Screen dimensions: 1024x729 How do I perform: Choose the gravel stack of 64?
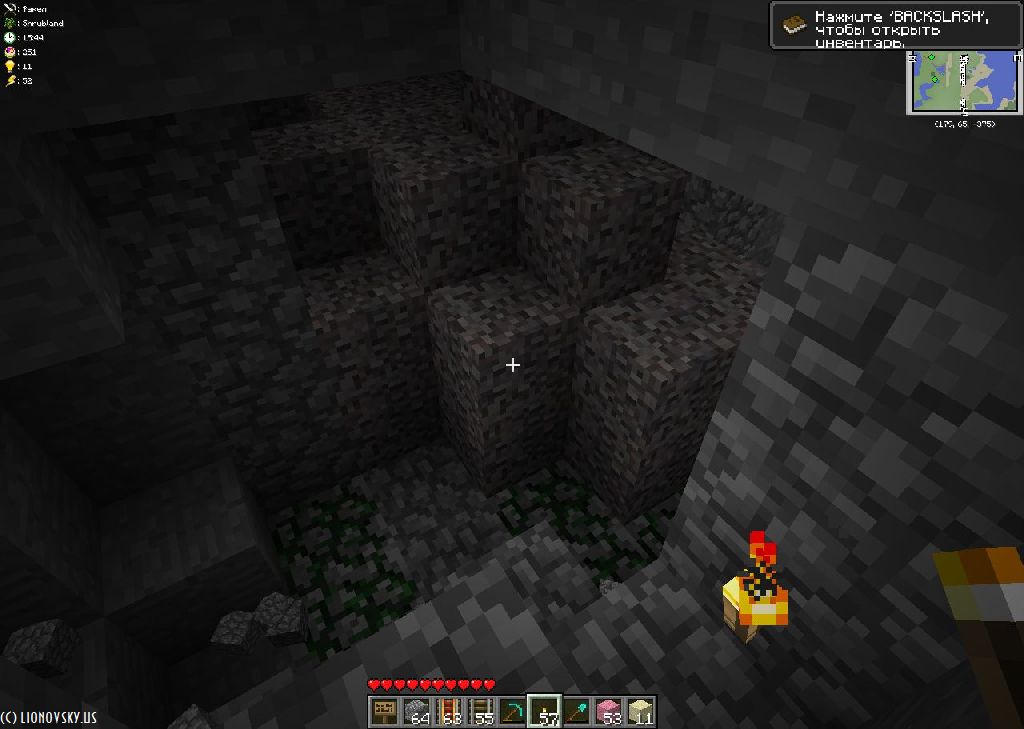click(416, 711)
